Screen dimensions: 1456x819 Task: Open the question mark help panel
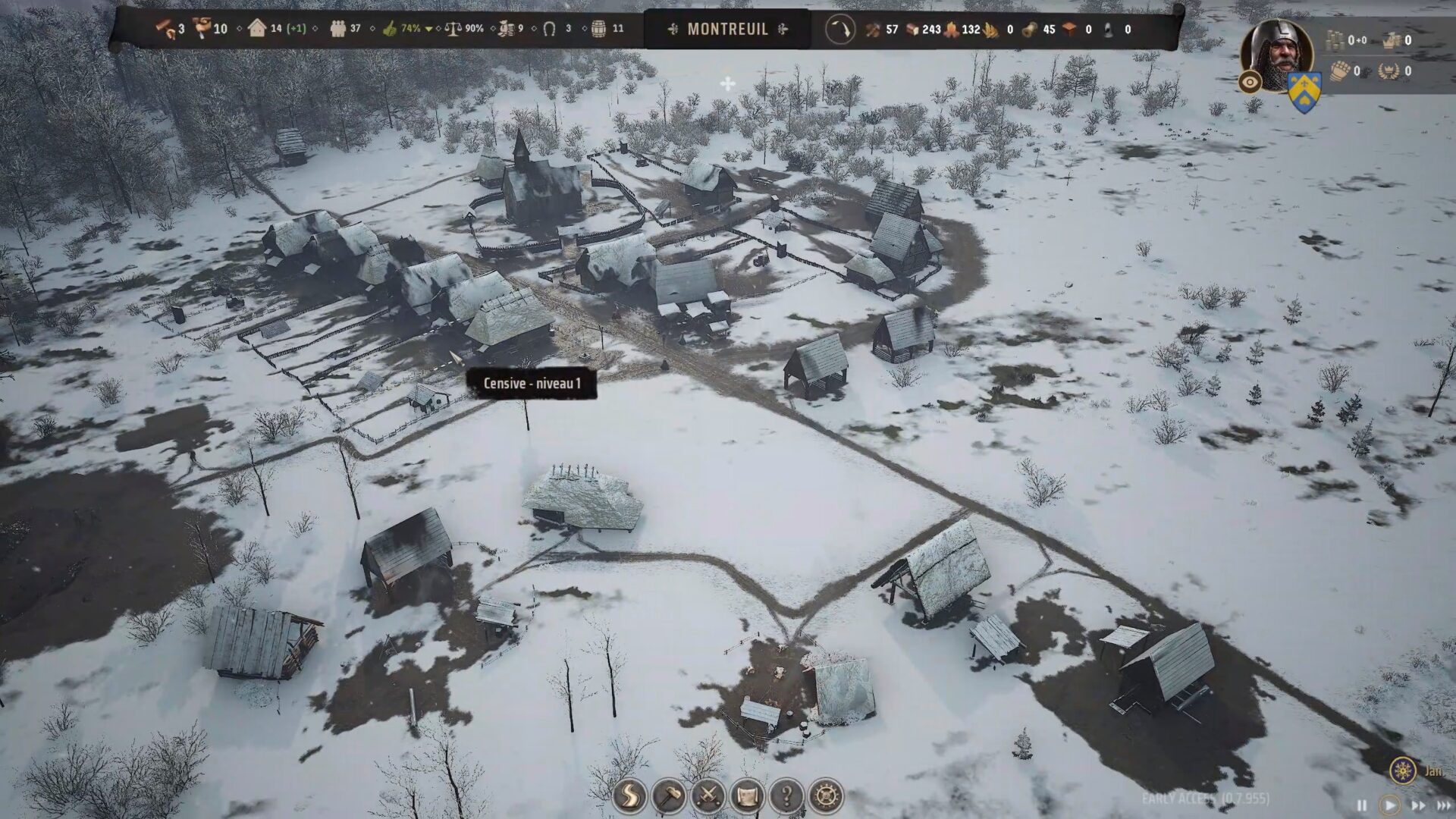[786, 796]
